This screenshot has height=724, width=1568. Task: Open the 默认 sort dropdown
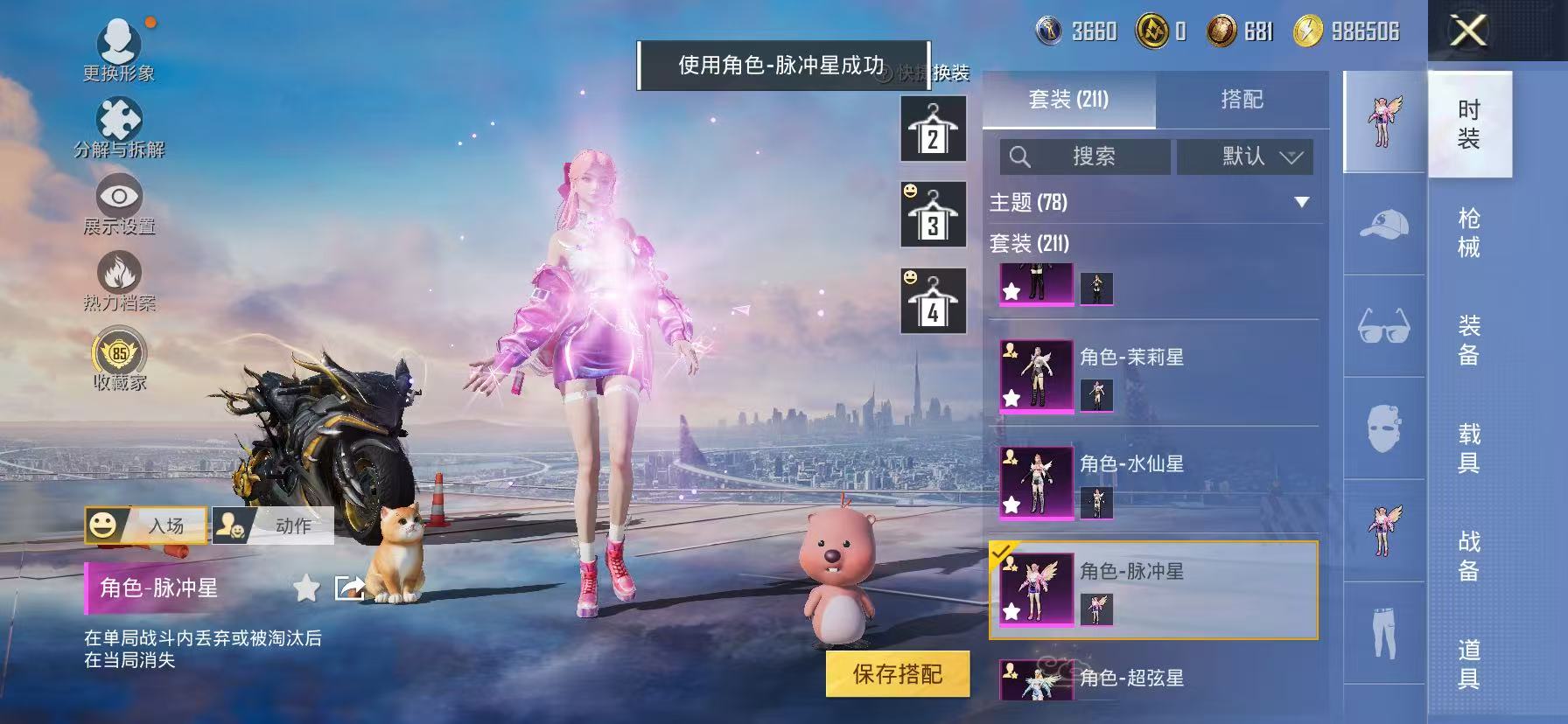pos(1244,157)
